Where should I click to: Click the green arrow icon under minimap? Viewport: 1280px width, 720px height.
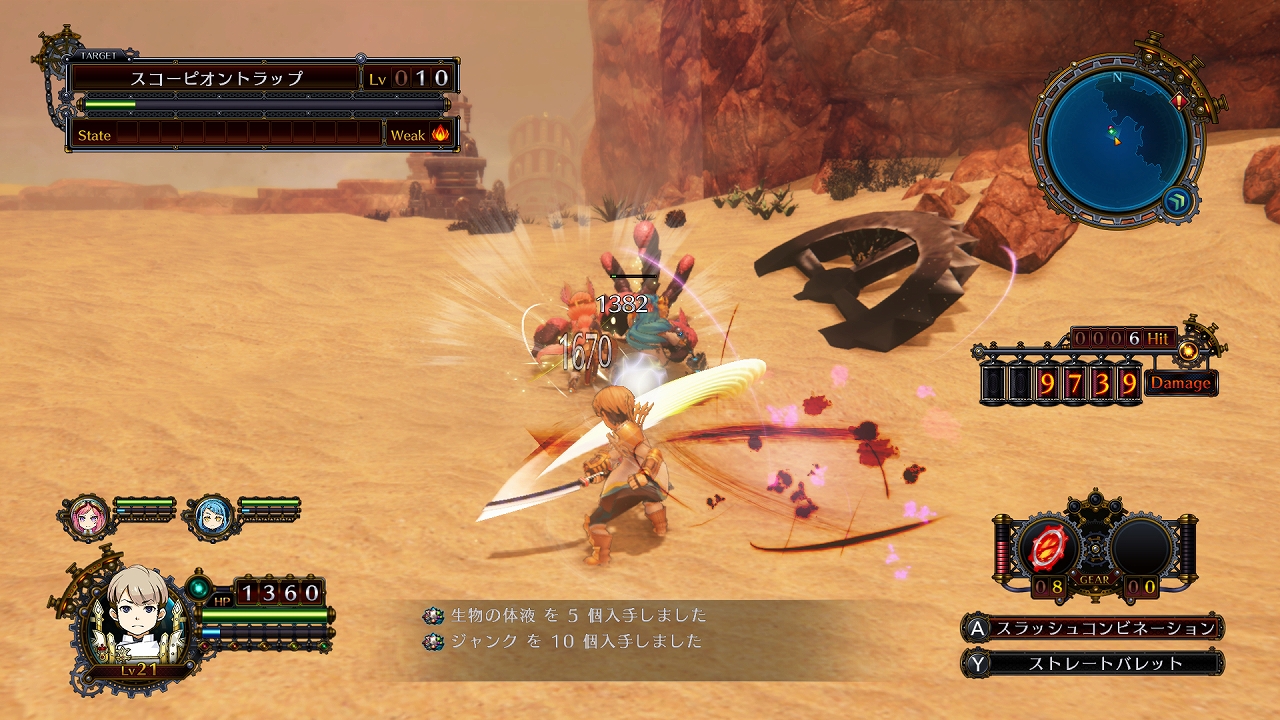tap(1175, 203)
